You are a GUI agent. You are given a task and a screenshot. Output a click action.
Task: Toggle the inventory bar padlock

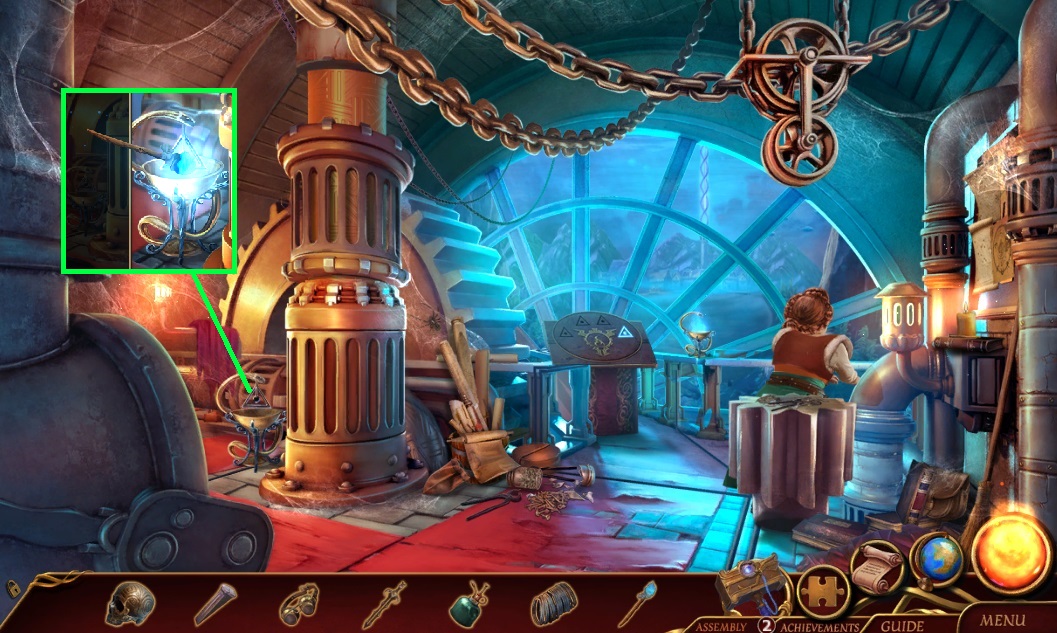coord(14,589)
